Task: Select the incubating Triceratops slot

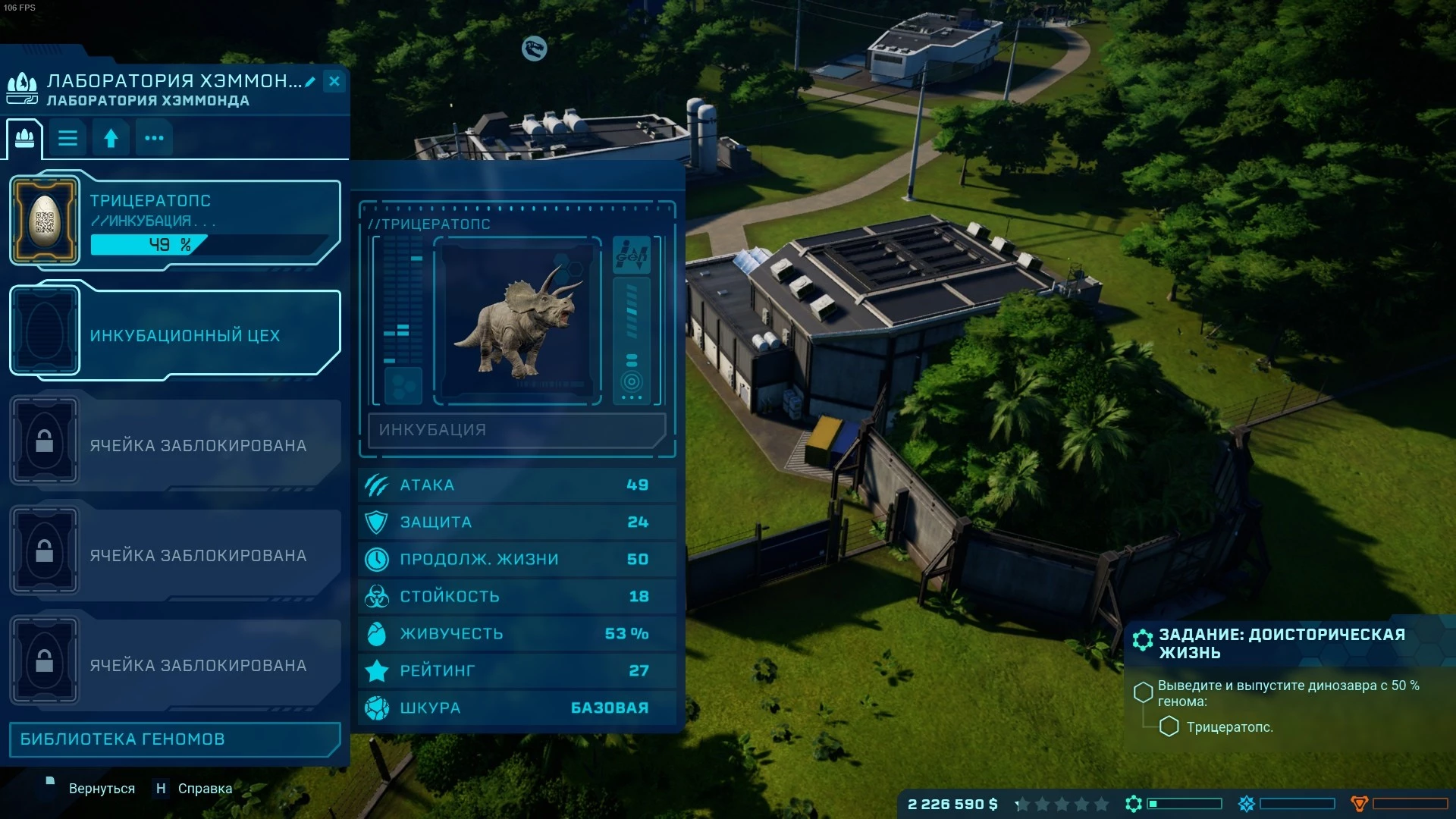Action: (x=176, y=221)
